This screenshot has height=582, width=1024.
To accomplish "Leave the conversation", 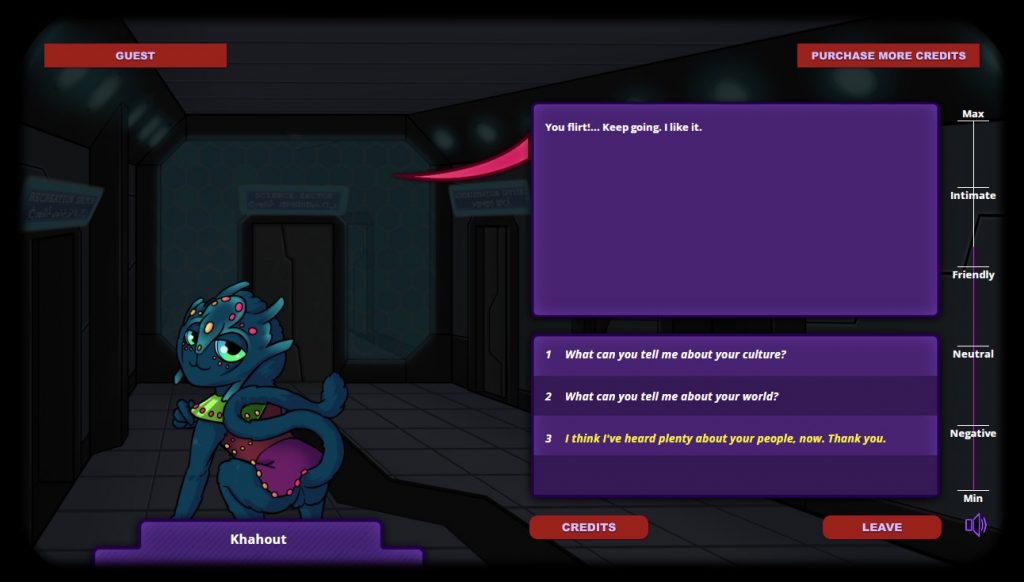I will point(881,527).
